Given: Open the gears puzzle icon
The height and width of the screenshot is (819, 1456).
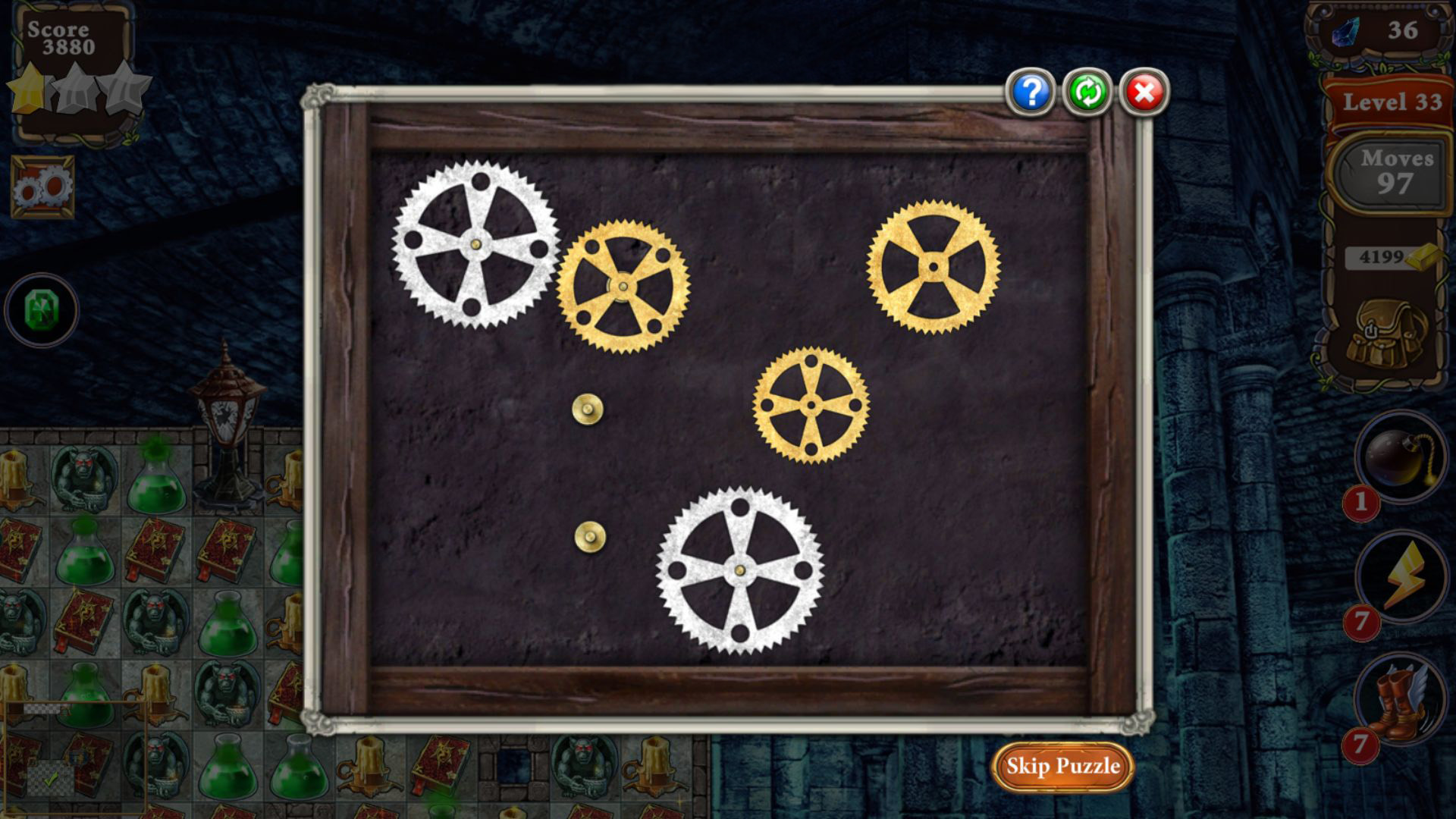Looking at the screenshot, I should pos(42,186).
